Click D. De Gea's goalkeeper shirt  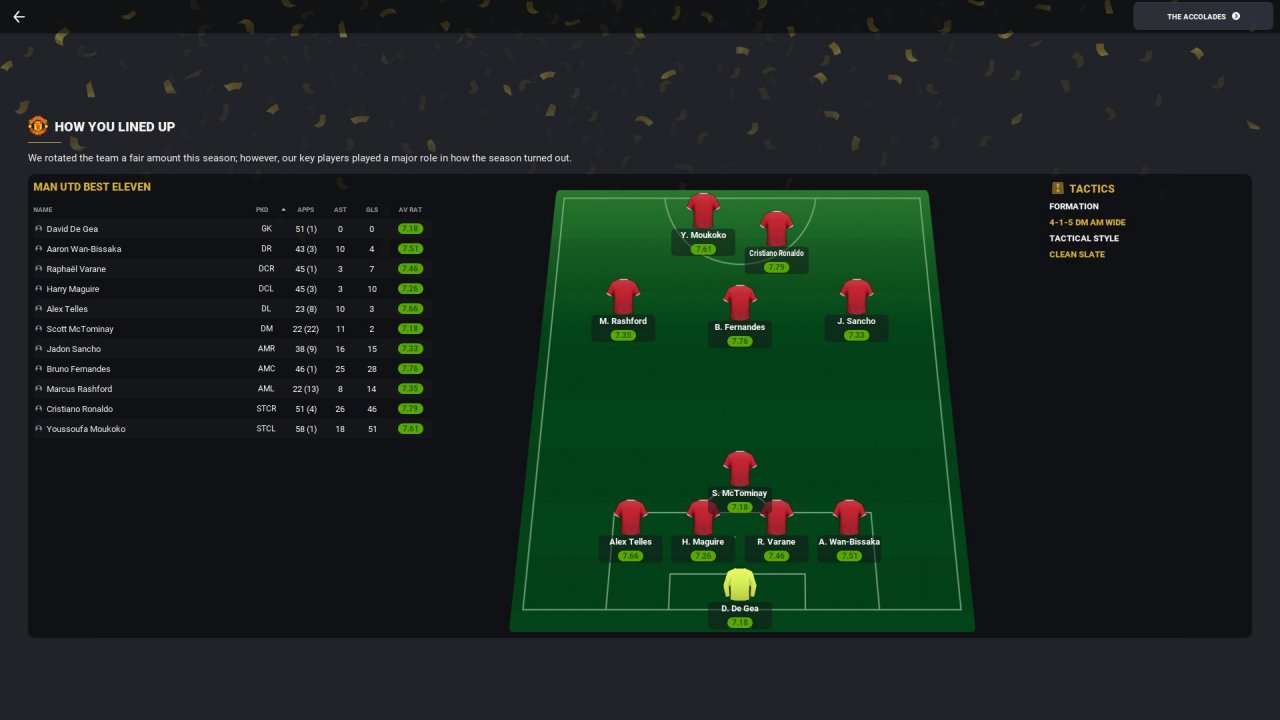click(x=739, y=584)
